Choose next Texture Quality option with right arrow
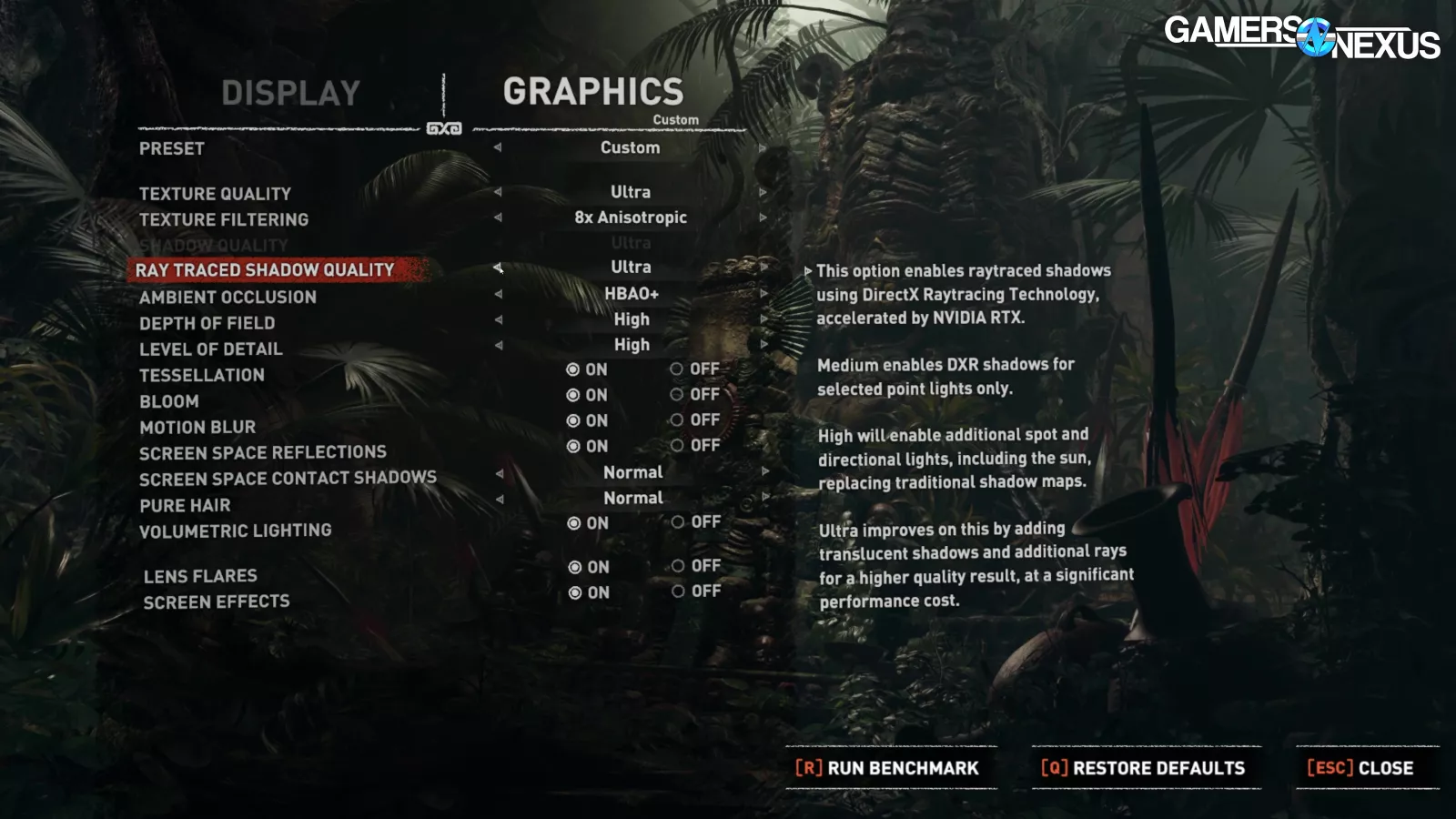1456x819 pixels. [763, 192]
